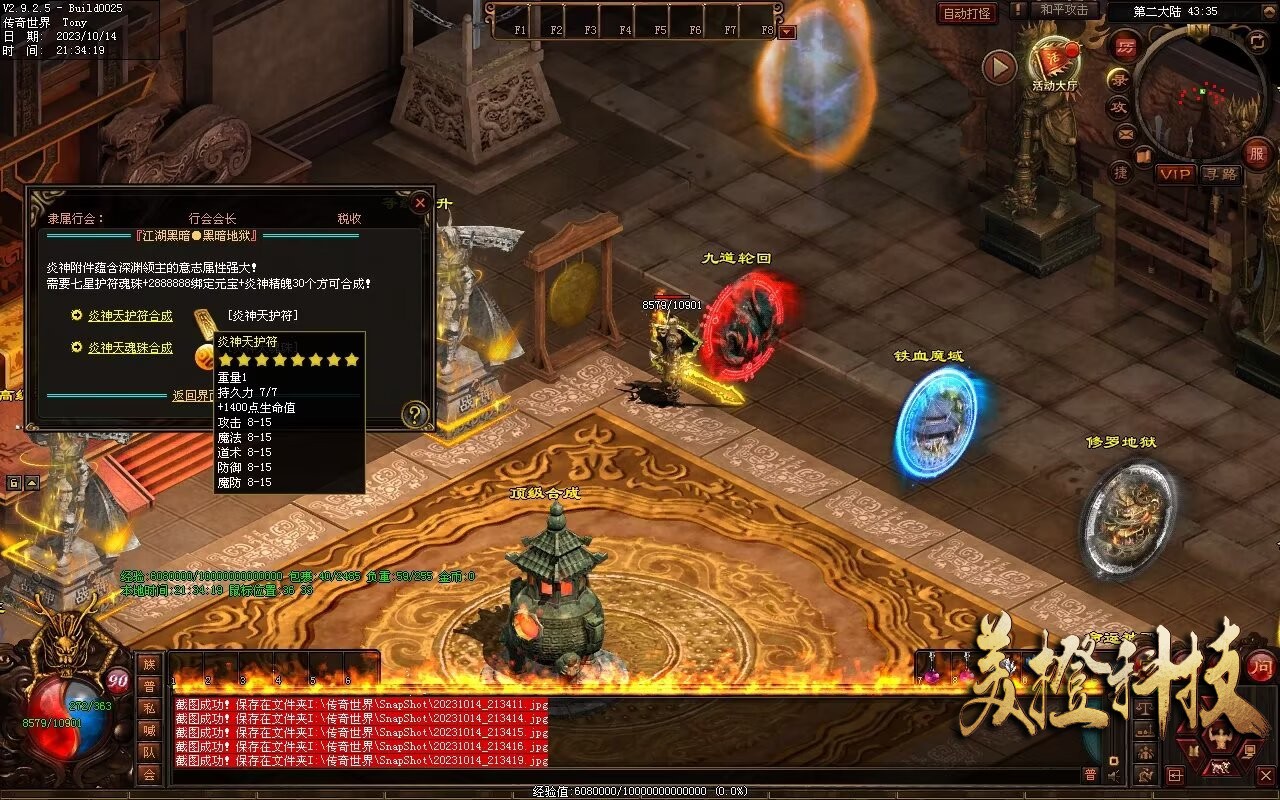
Task: Click the round play arrow button
Action: (999, 68)
